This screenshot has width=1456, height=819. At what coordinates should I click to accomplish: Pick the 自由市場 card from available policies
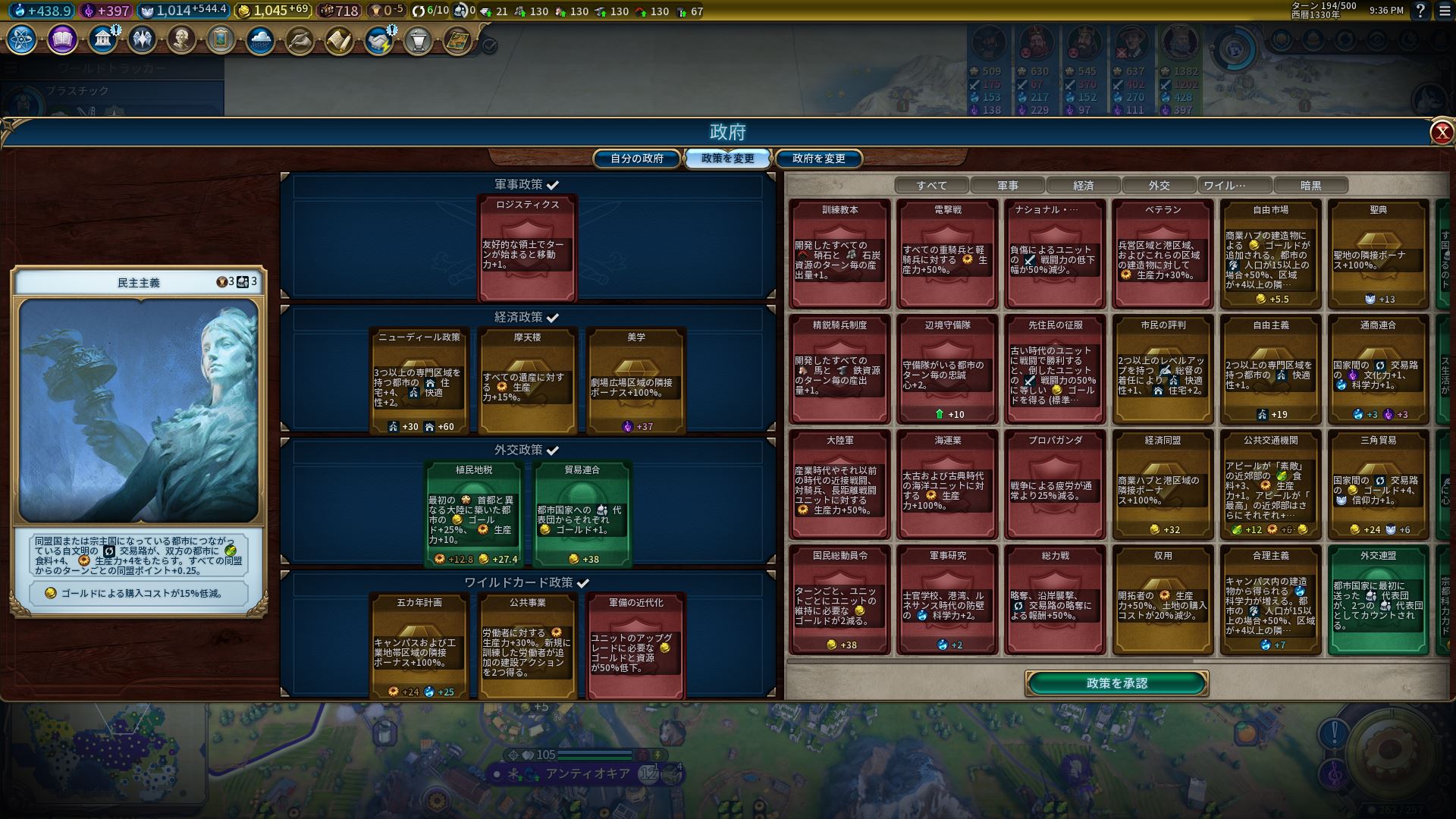coord(1270,254)
